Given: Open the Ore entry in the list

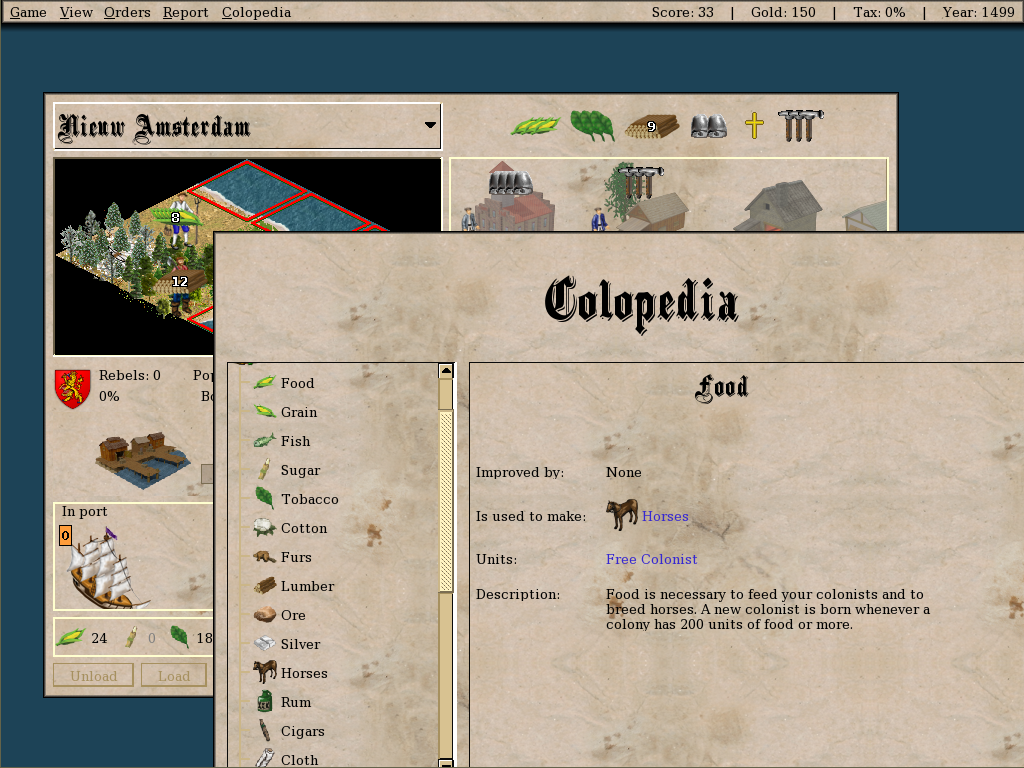Looking at the screenshot, I should pyautogui.click(x=293, y=615).
